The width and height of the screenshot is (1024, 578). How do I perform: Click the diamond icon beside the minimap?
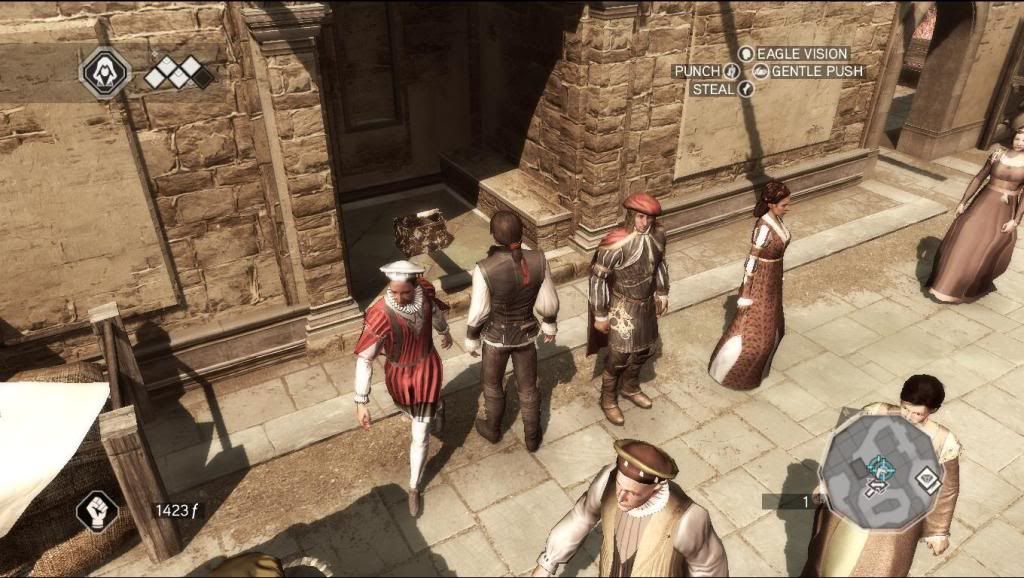tap(927, 479)
